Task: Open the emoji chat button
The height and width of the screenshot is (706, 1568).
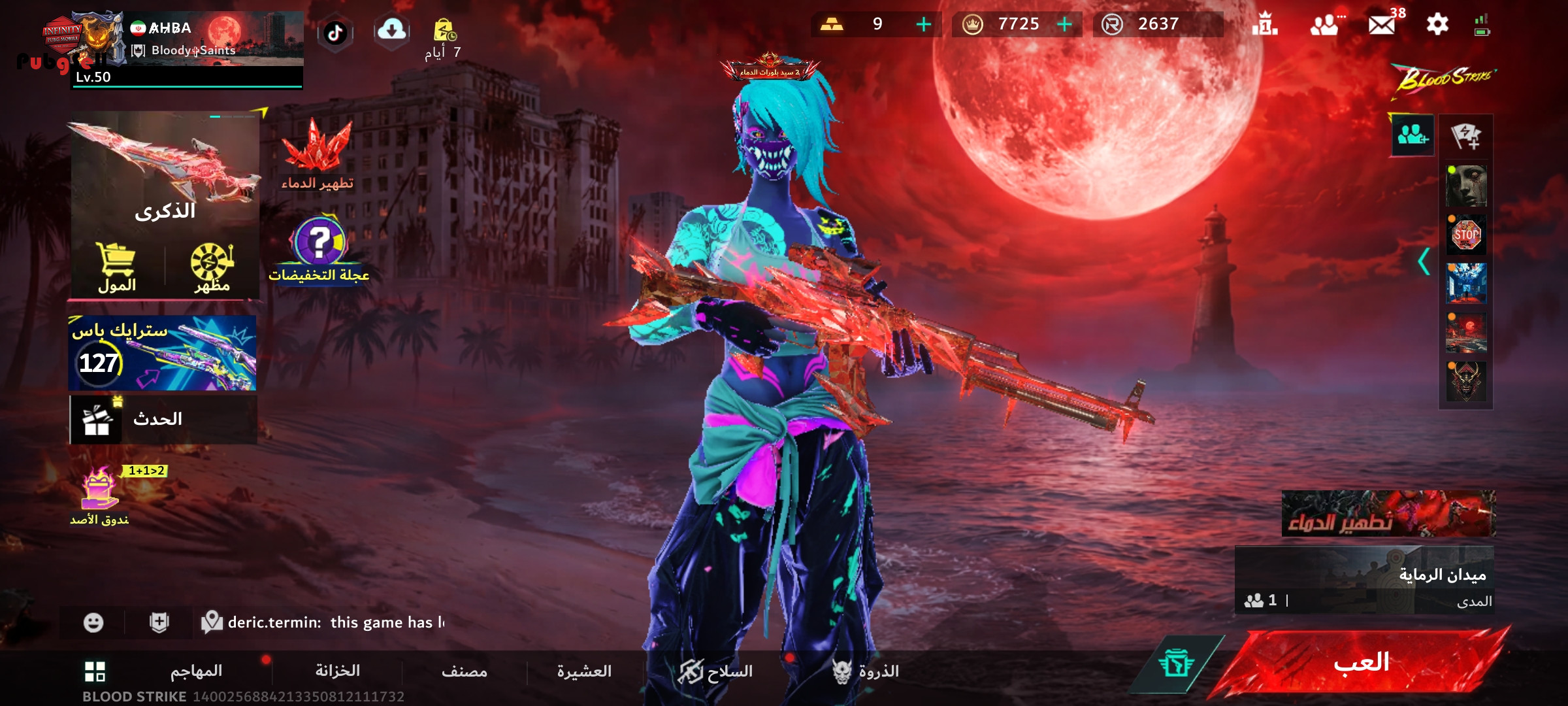Action: [93, 622]
